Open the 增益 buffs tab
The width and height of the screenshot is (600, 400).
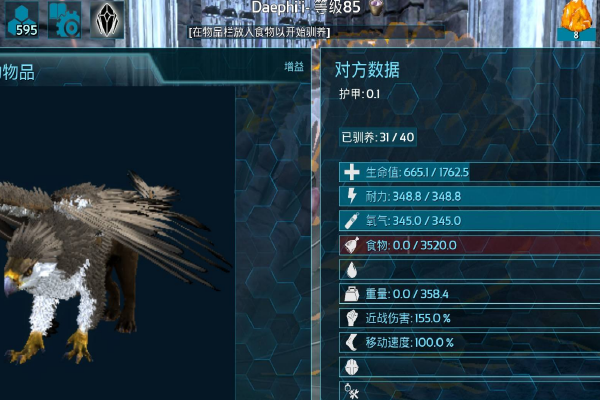tap(294, 67)
